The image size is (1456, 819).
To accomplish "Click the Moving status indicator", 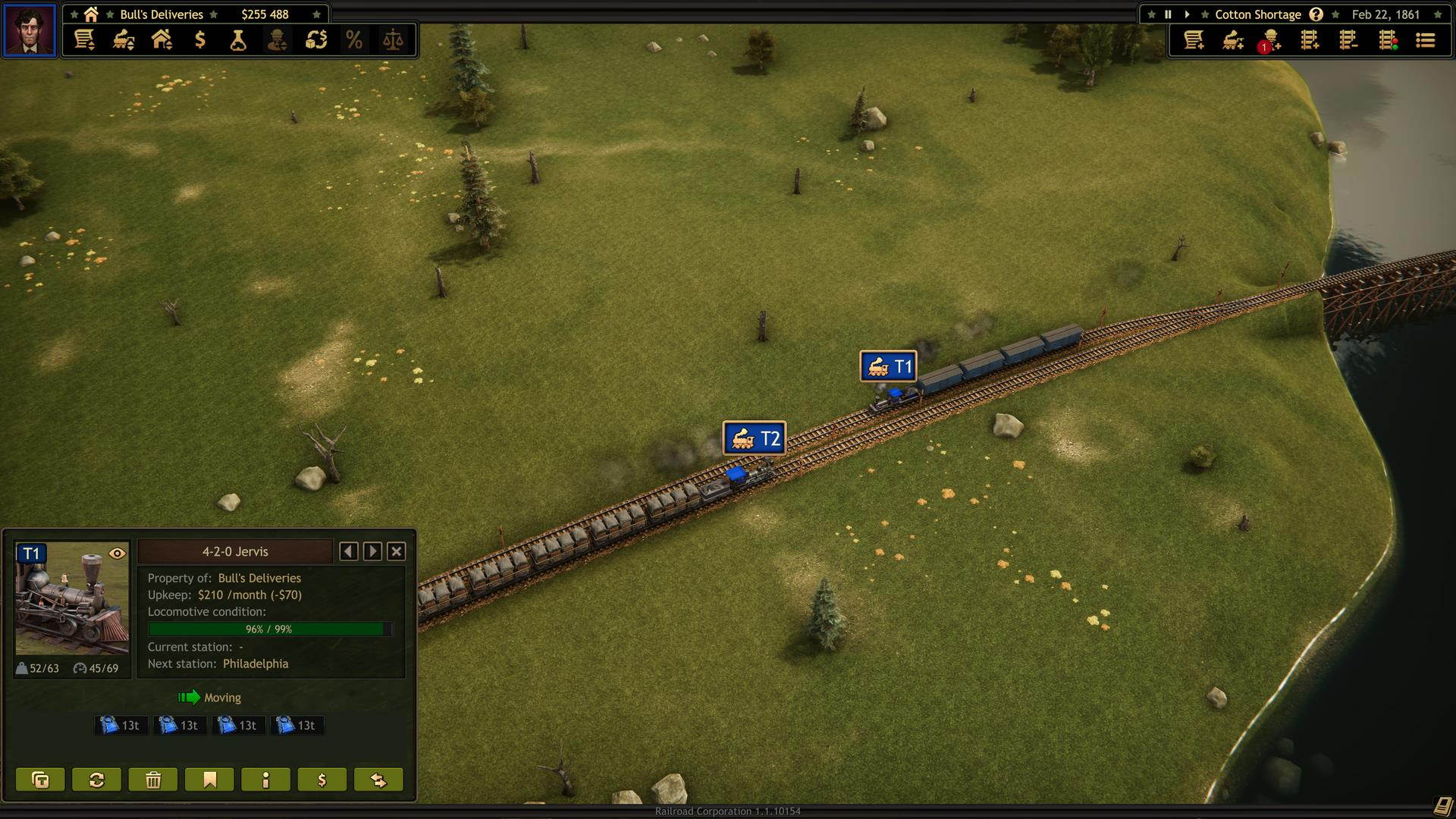I will point(209,698).
